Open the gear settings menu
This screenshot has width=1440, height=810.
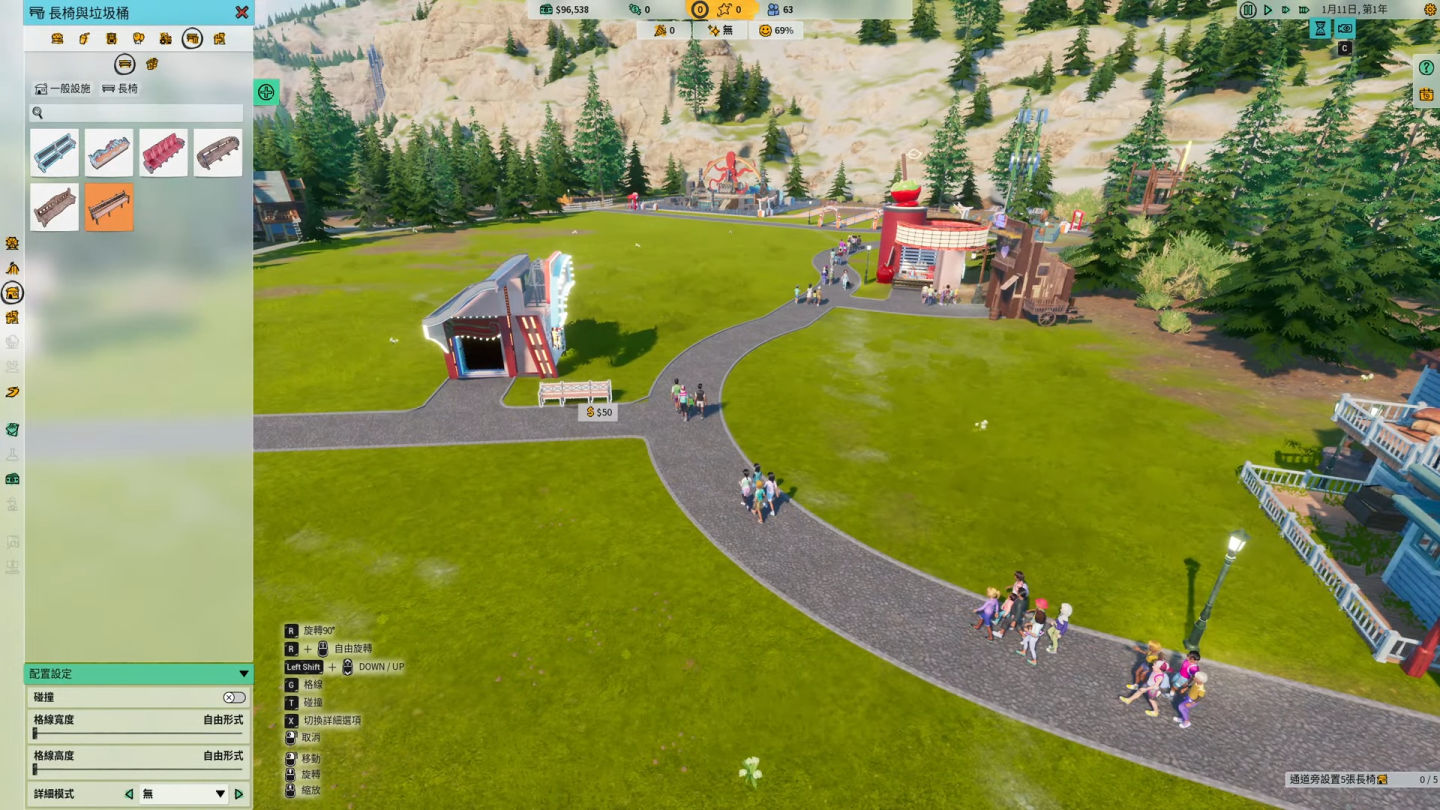pyautogui.click(x=1431, y=10)
